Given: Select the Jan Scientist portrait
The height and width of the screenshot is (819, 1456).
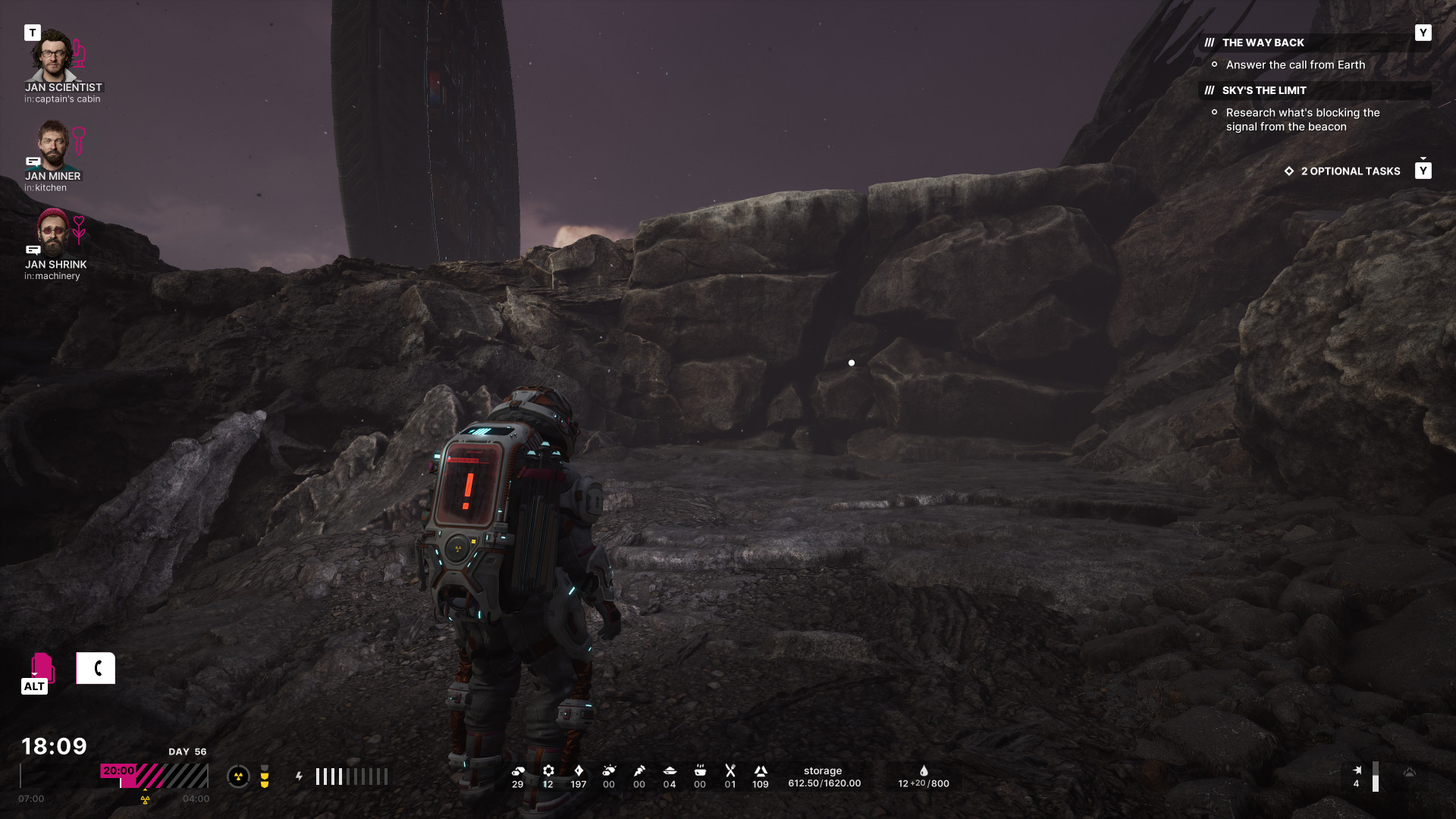Looking at the screenshot, I should point(52,55).
